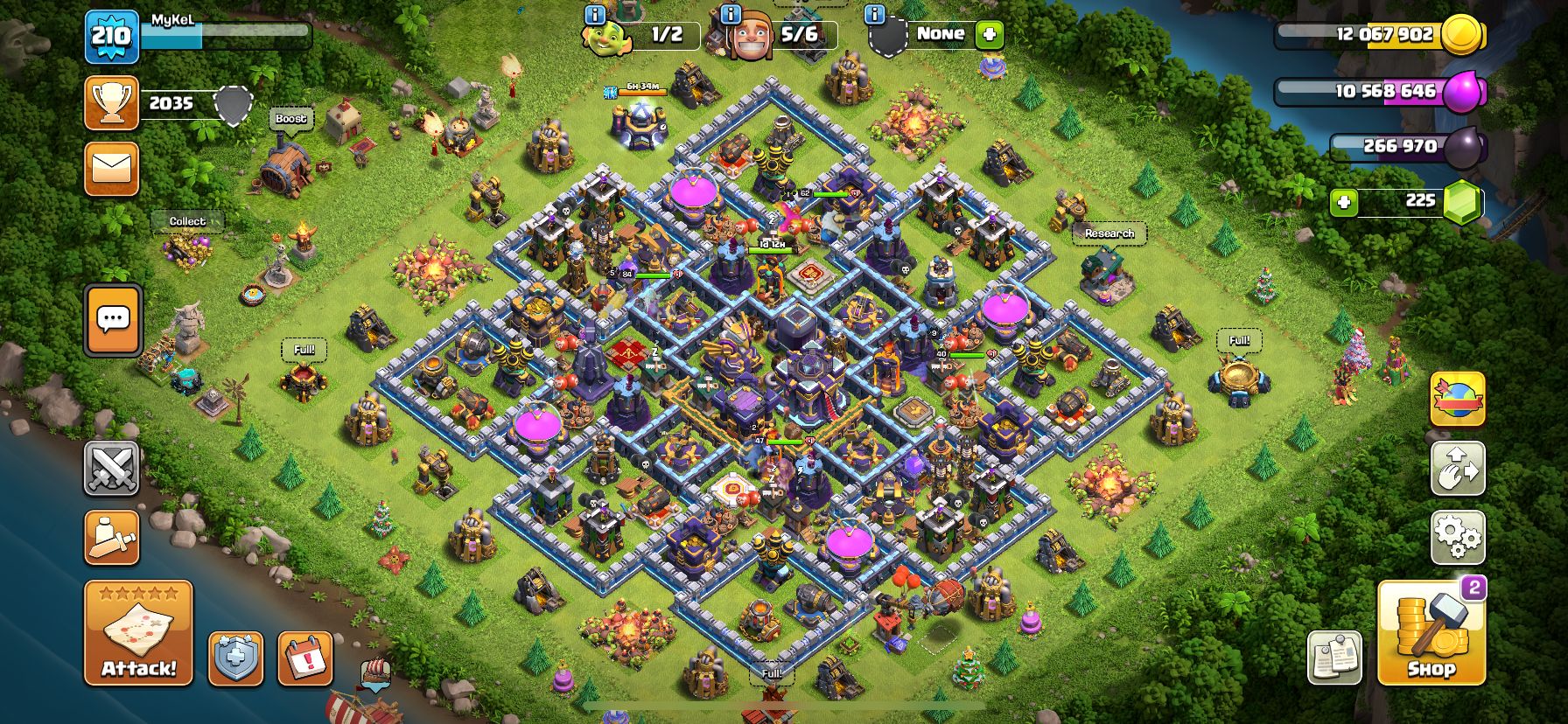The image size is (1568, 724).
Task: Open the in-game mail inbox
Action: tap(111, 170)
